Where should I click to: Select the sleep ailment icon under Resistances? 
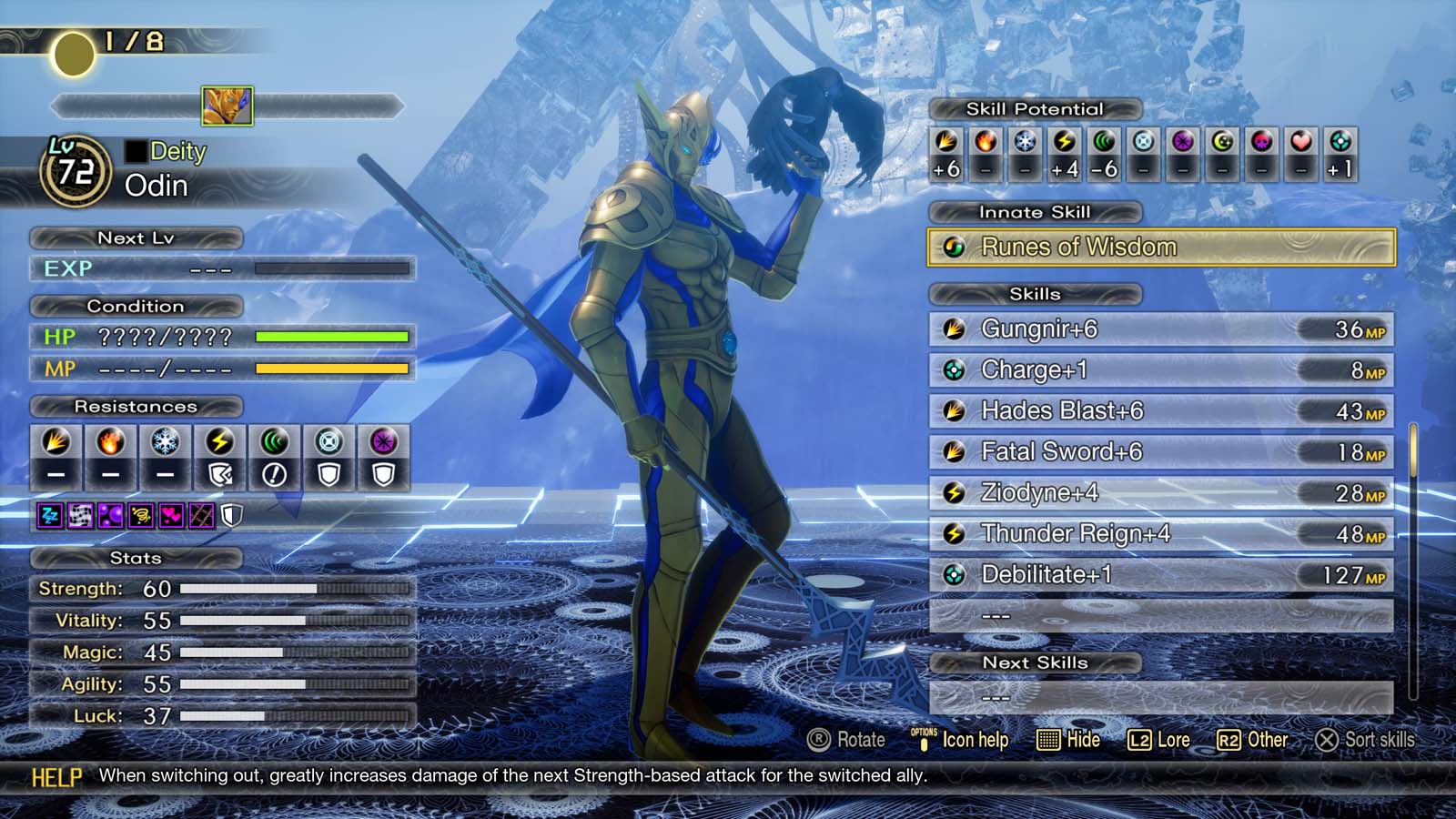51,516
